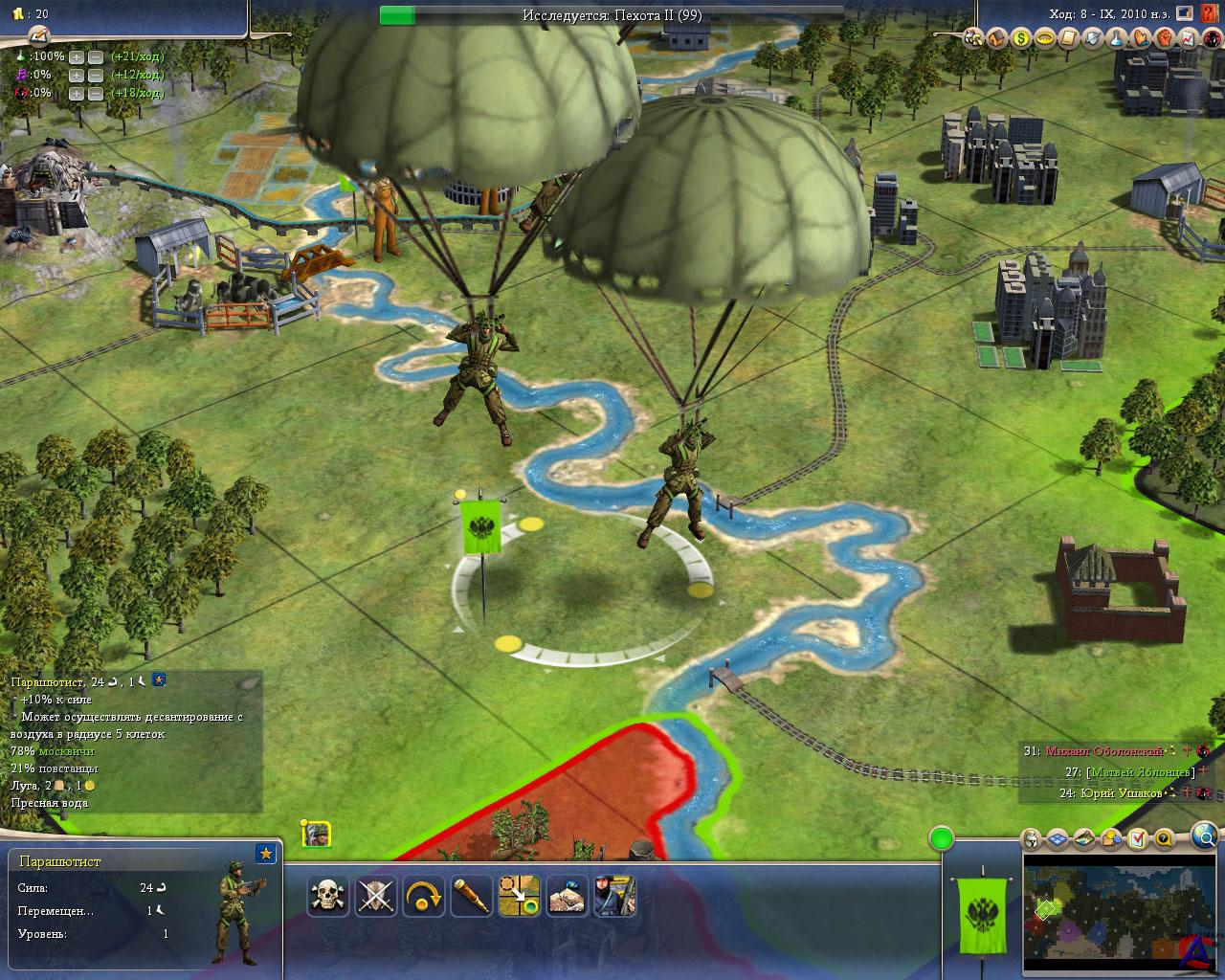The width and height of the screenshot is (1225, 980).
Task: Open the globe view with magnifier
Action: click(x=1203, y=835)
